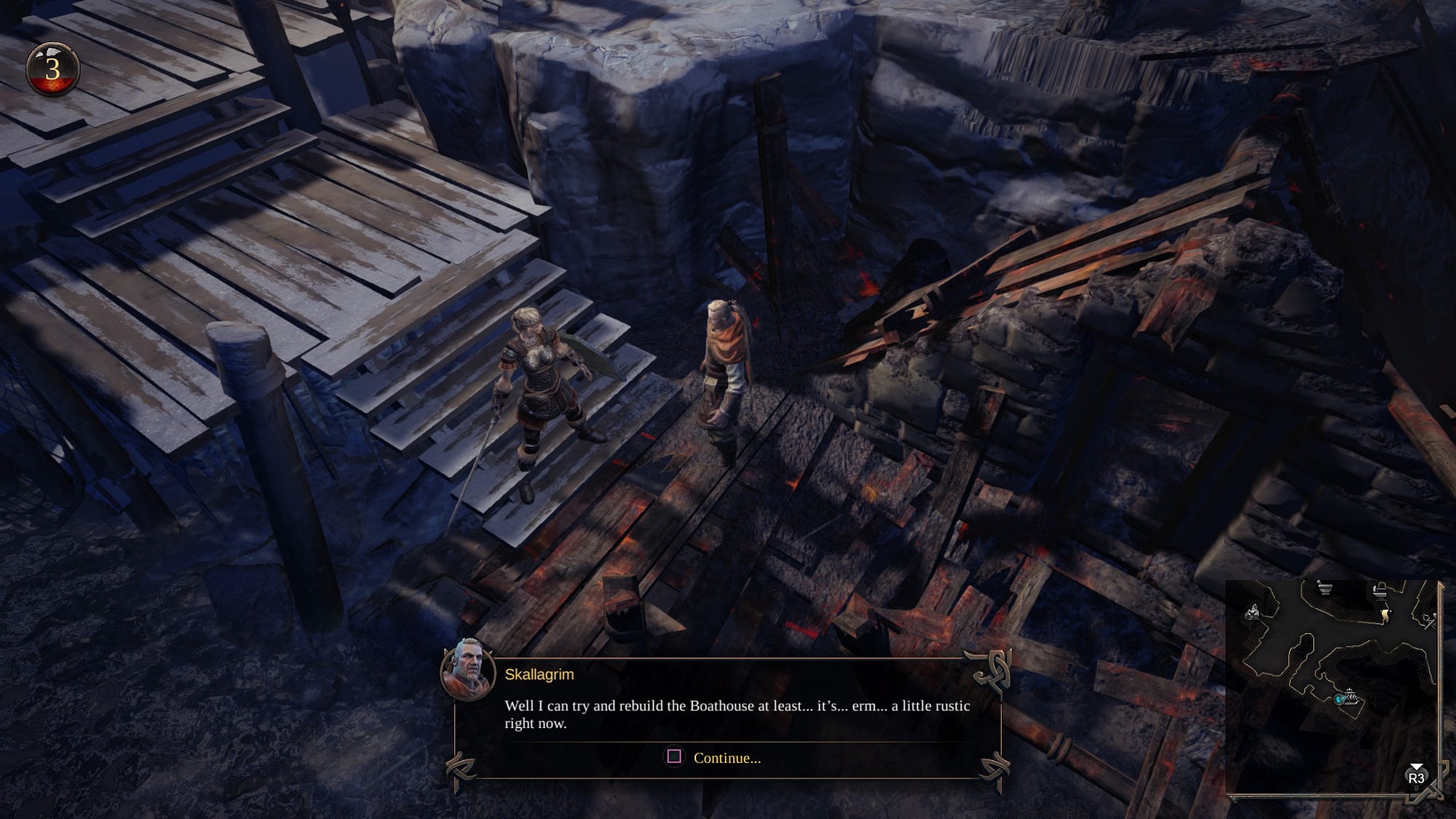Select the mortar and pestle minimap marker
This screenshot has height=819, width=1456.
(x=1325, y=588)
